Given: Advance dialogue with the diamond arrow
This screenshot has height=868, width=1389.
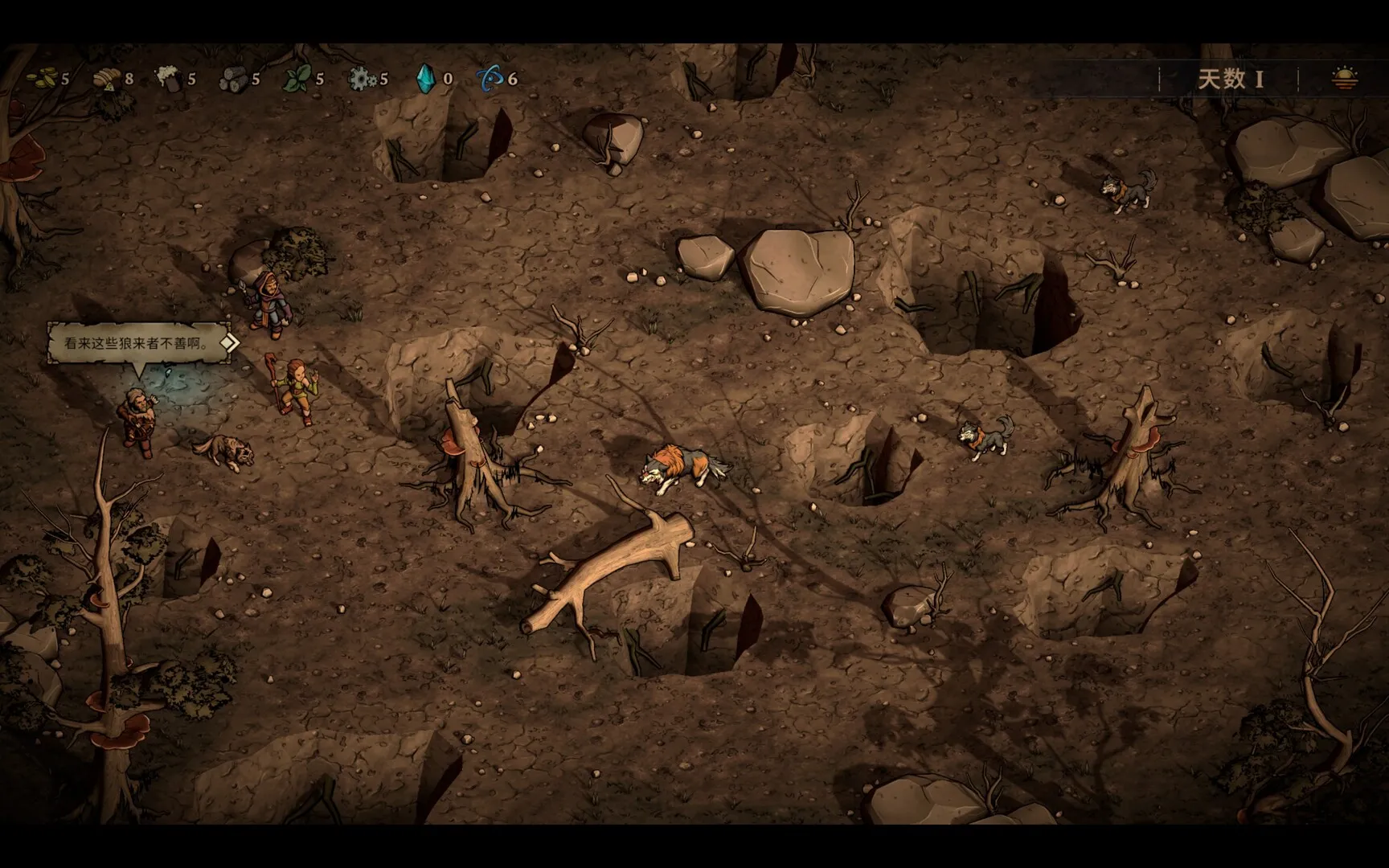Looking at the screenshot, I should point(229,343).
